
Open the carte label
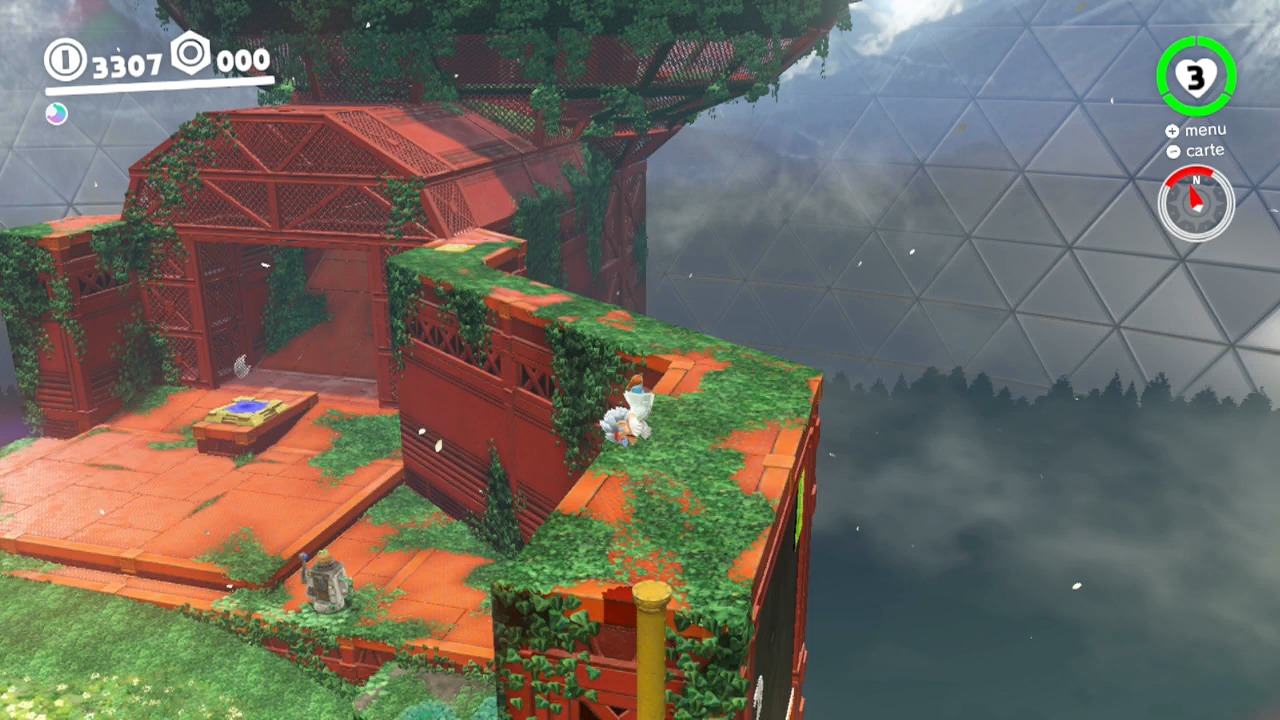point(1205,150)
